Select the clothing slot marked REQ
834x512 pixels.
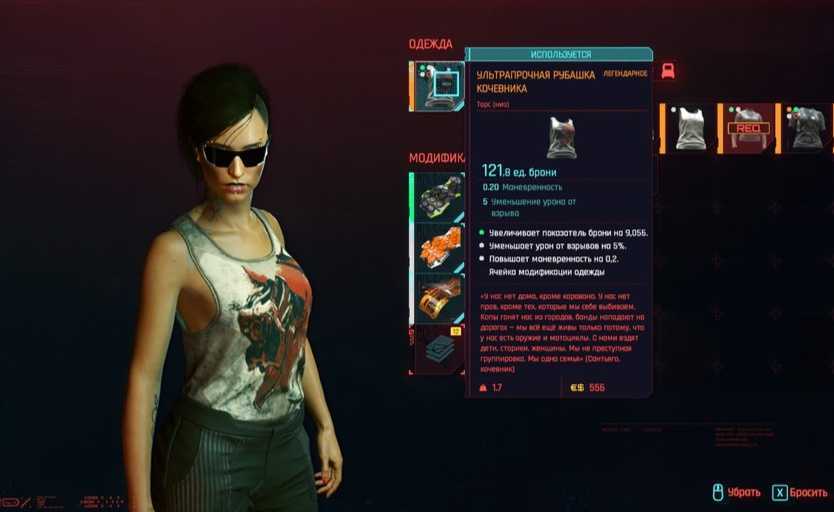click(x=748, y=128)
